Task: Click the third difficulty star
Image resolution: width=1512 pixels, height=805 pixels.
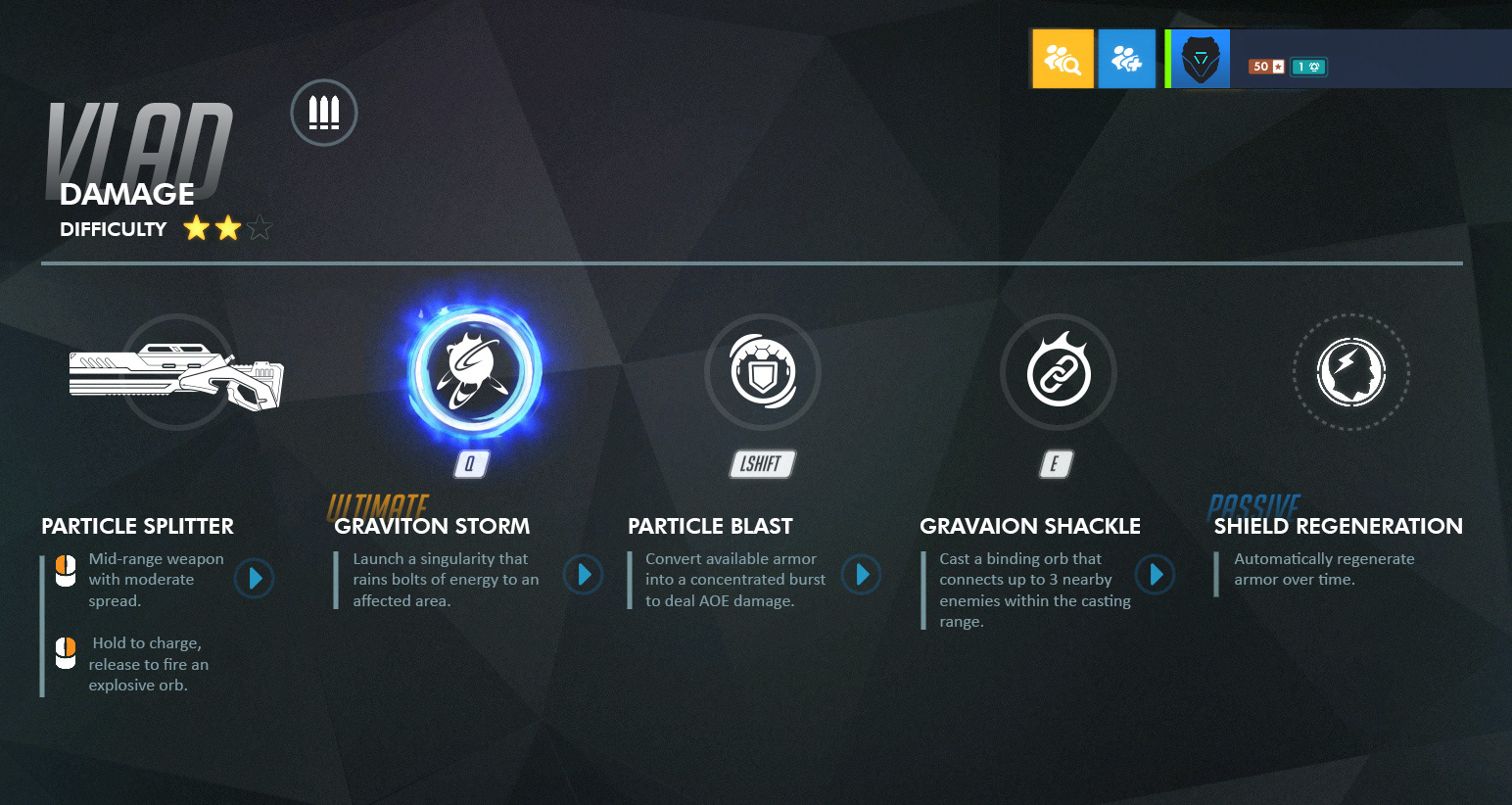Action: tap(260, 226)
